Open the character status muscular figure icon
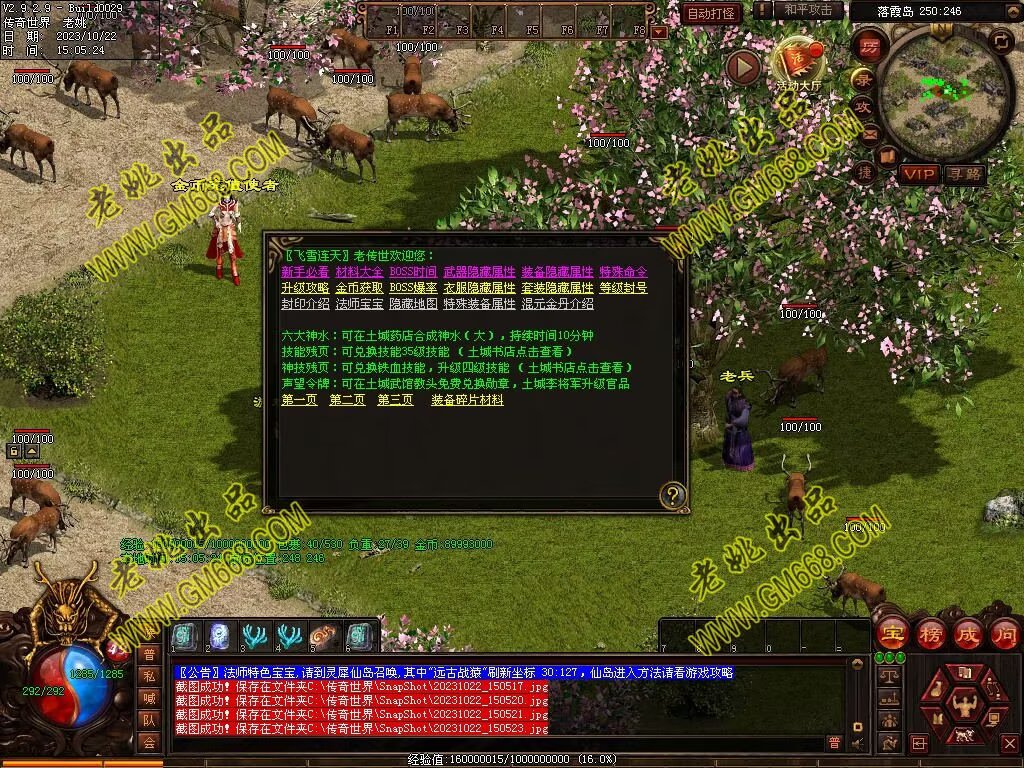This screenshot has width=1024, height=768. click(965, 704)
